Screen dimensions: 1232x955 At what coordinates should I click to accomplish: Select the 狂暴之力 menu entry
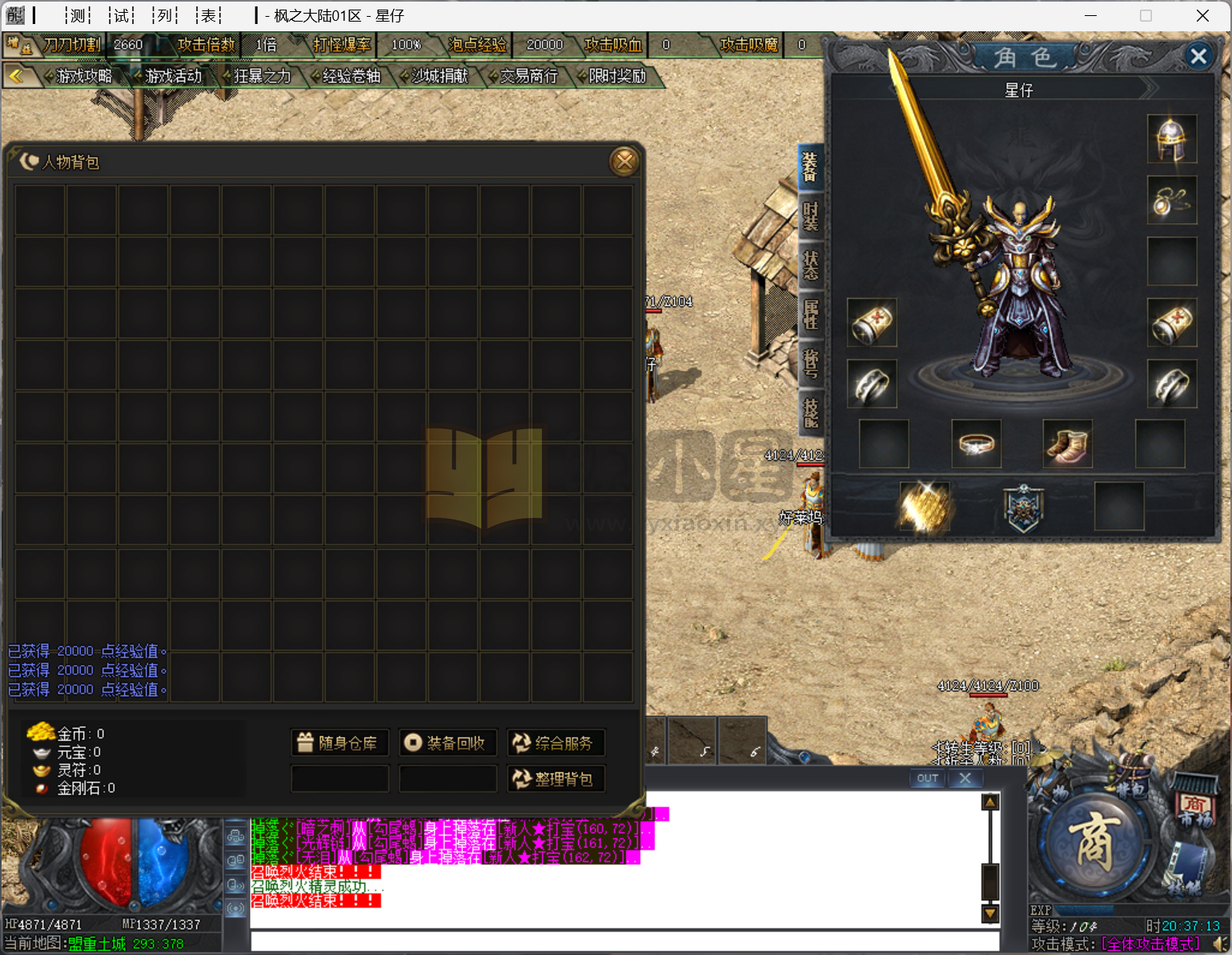click(x=262, y=76)
